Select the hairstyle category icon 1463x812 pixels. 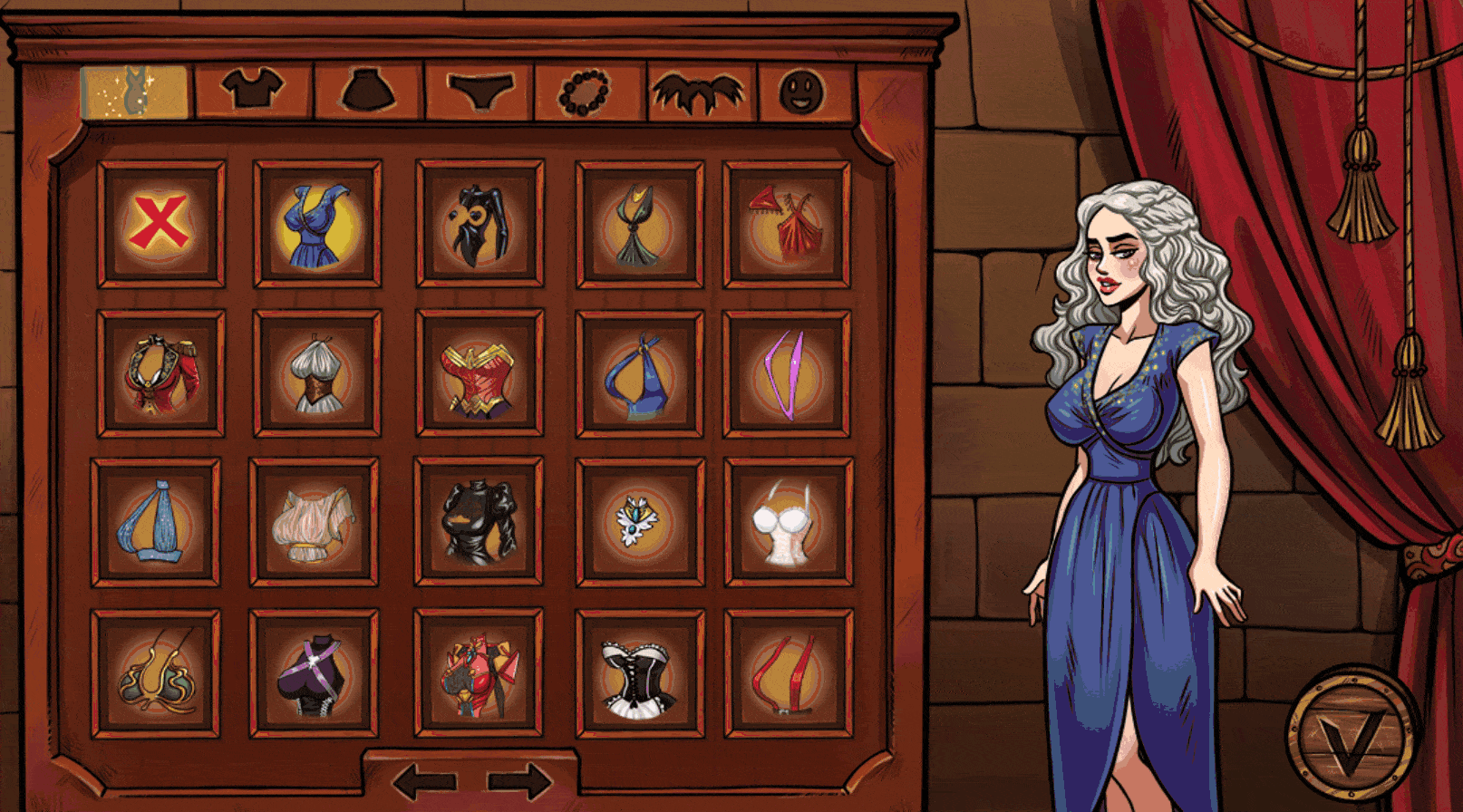click(698, 91)
